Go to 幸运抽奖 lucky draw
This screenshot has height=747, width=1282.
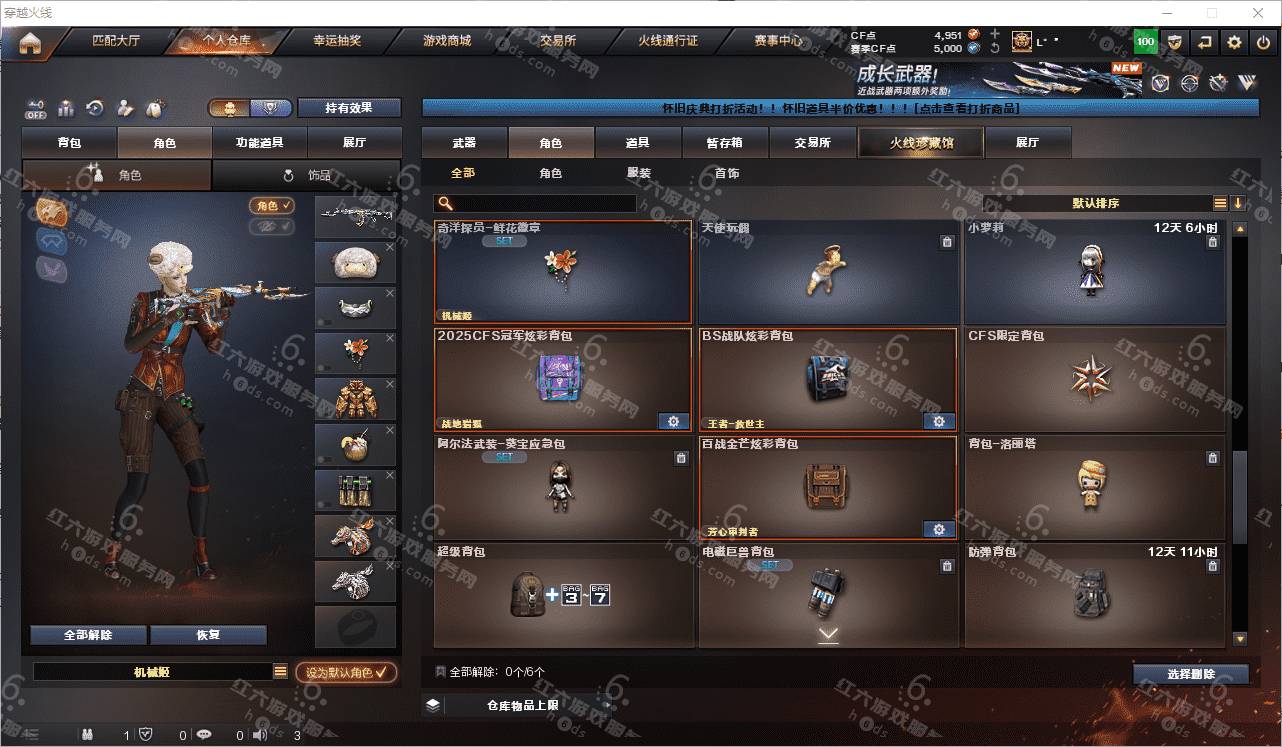(337, 41)
